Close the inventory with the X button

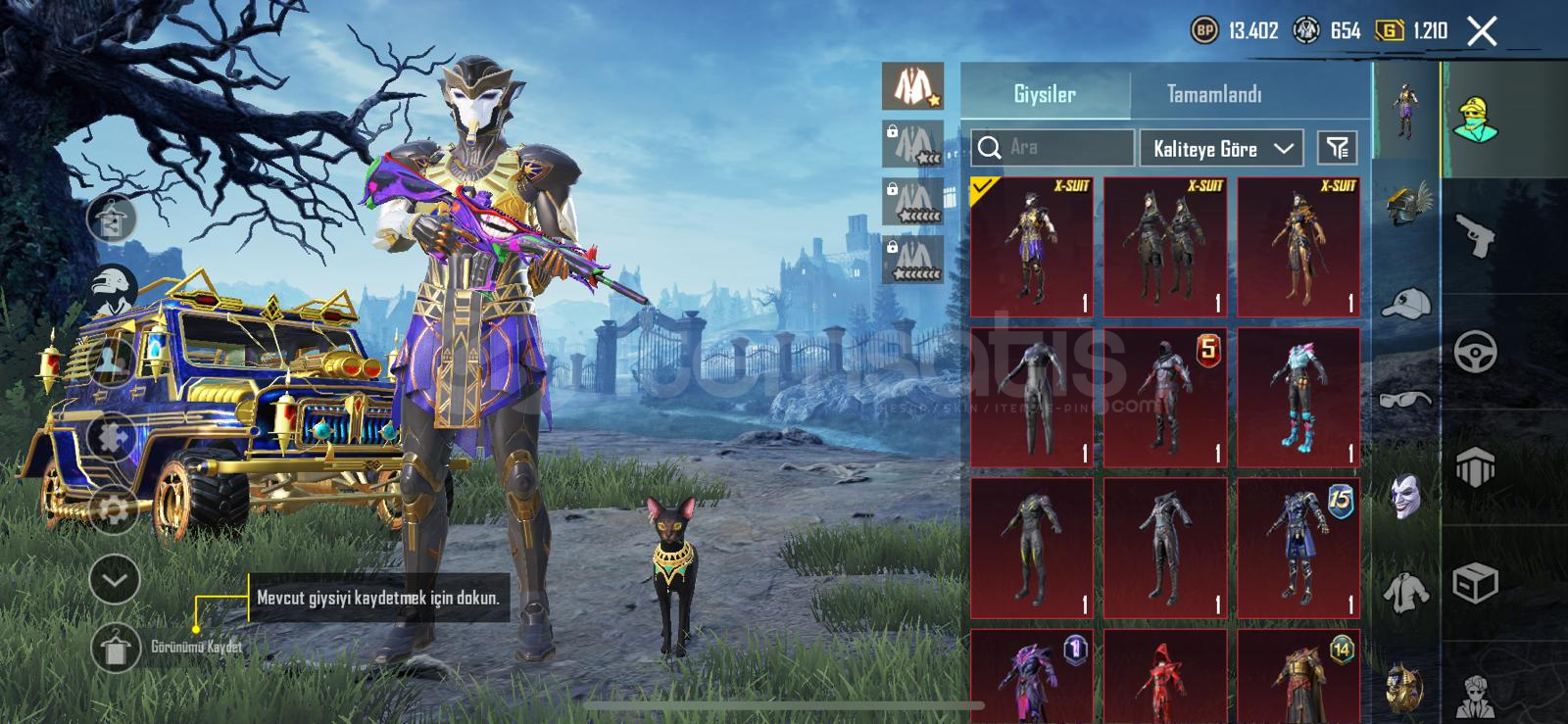pos(1482,31)
